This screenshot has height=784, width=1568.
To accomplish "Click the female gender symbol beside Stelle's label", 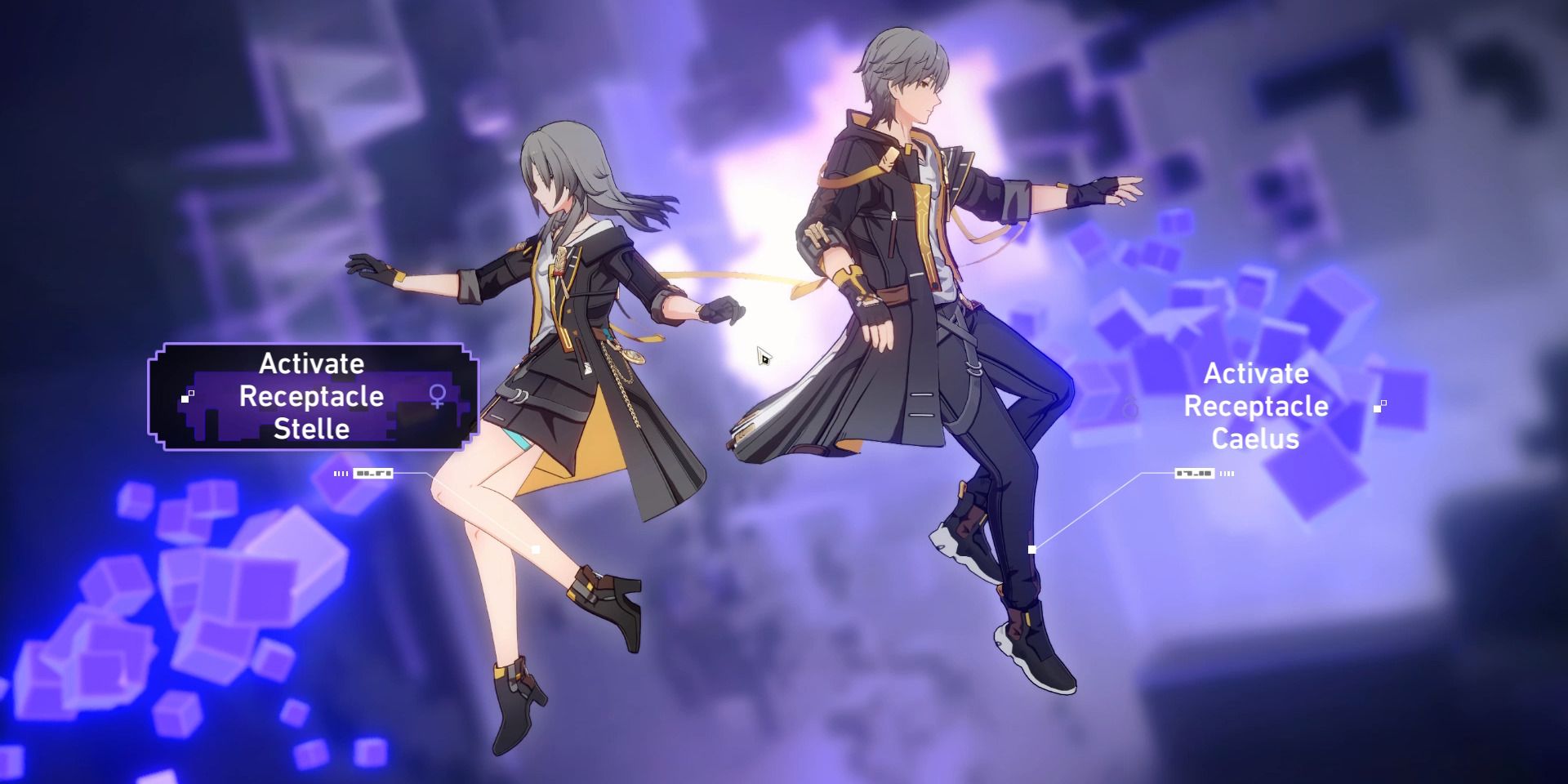I will [437, 394].
